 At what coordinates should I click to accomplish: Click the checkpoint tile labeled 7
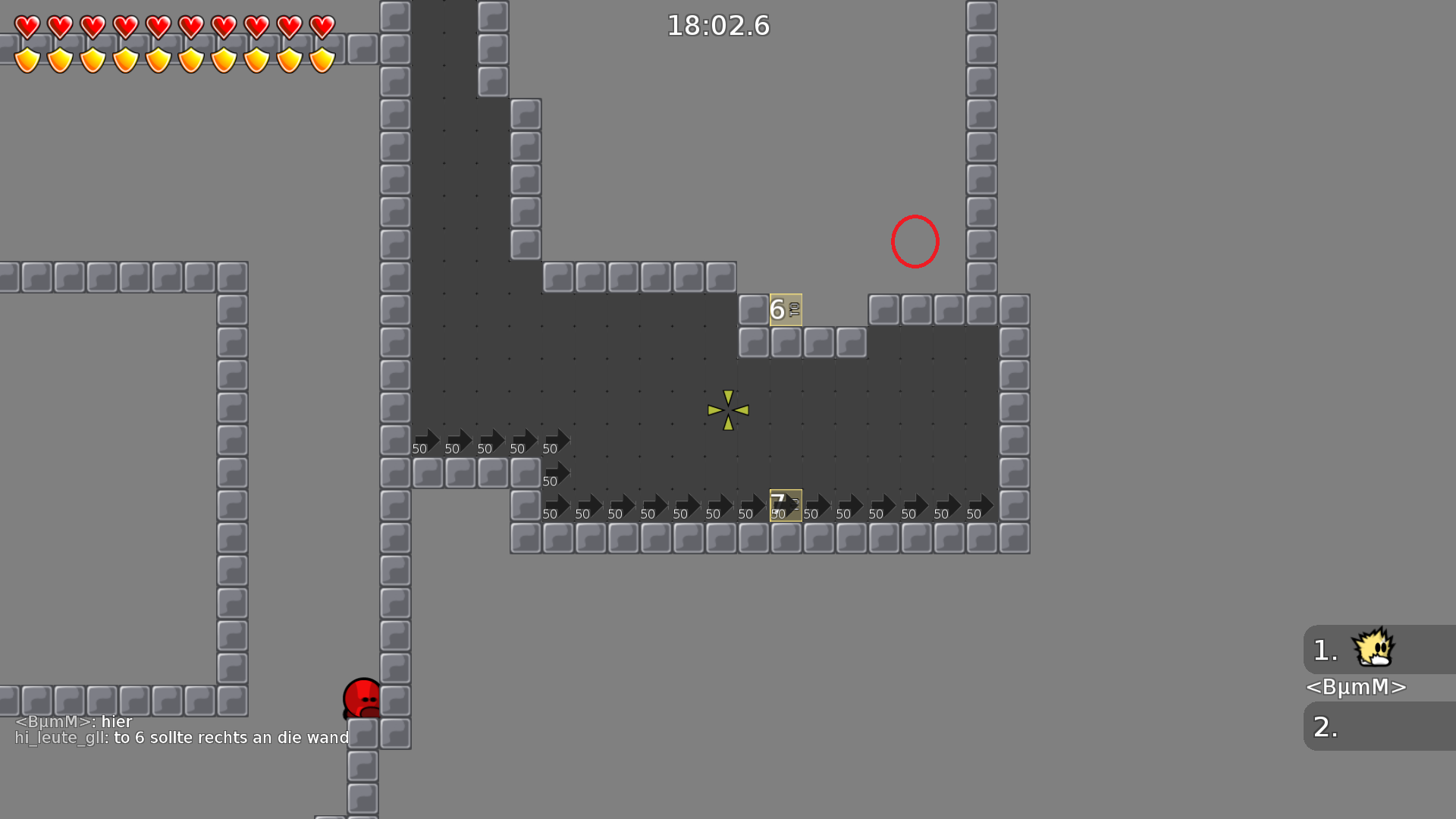click(x=784, y=503)
